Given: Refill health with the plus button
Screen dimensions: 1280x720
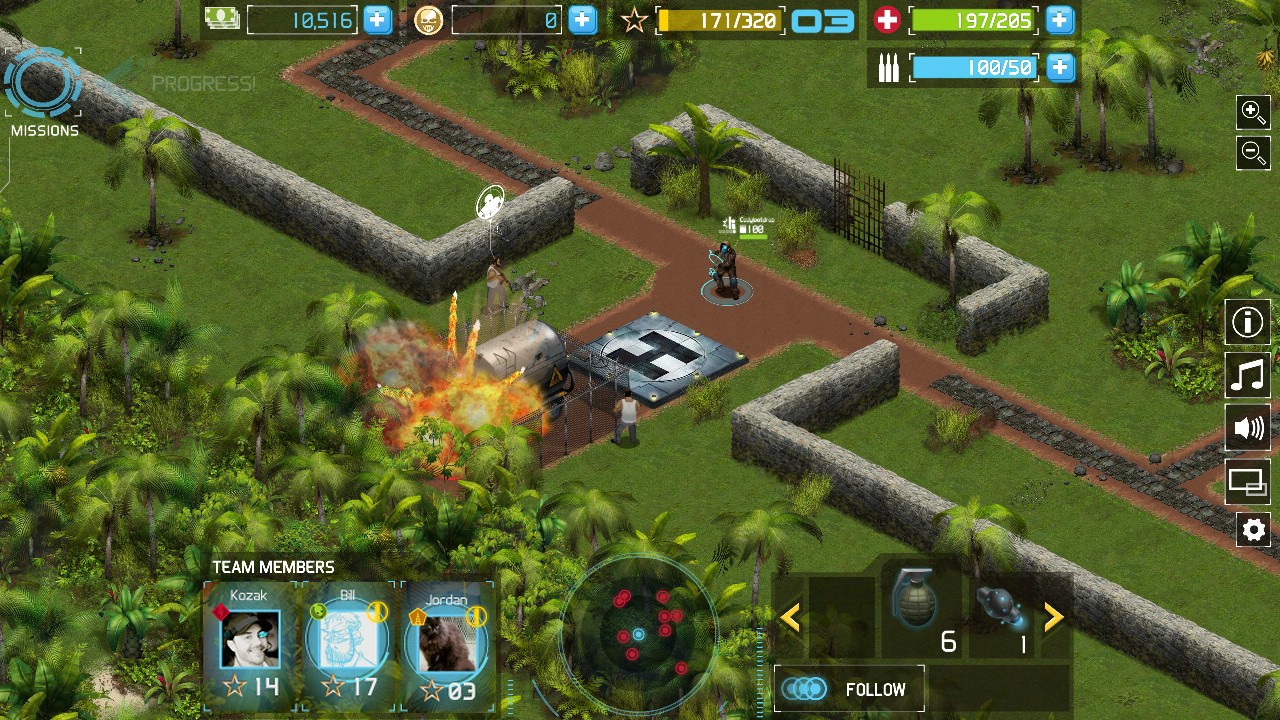Looking at the screenshot, I should tap(1060, 20).
